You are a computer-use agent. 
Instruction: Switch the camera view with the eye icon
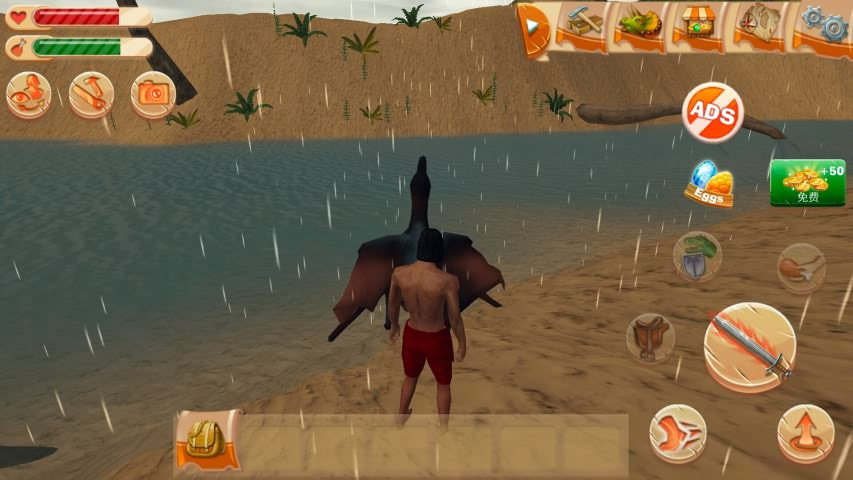point(29,94)
